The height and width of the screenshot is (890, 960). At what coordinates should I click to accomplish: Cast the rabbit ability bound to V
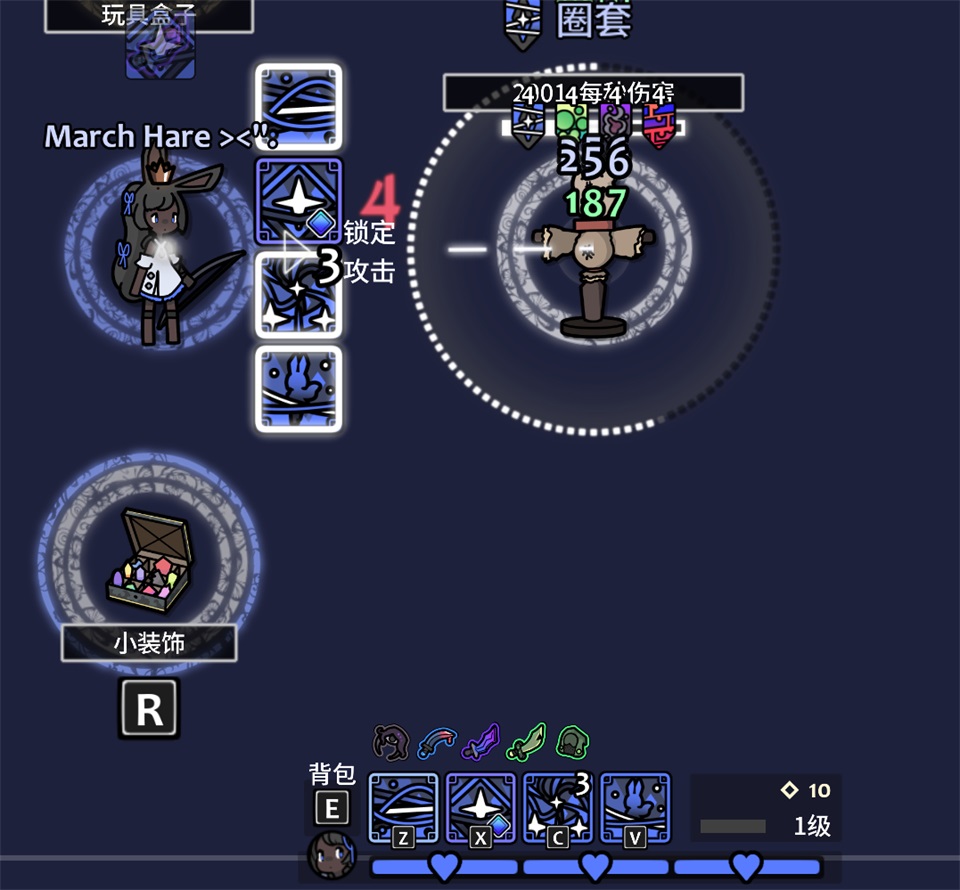pos(635,807)
